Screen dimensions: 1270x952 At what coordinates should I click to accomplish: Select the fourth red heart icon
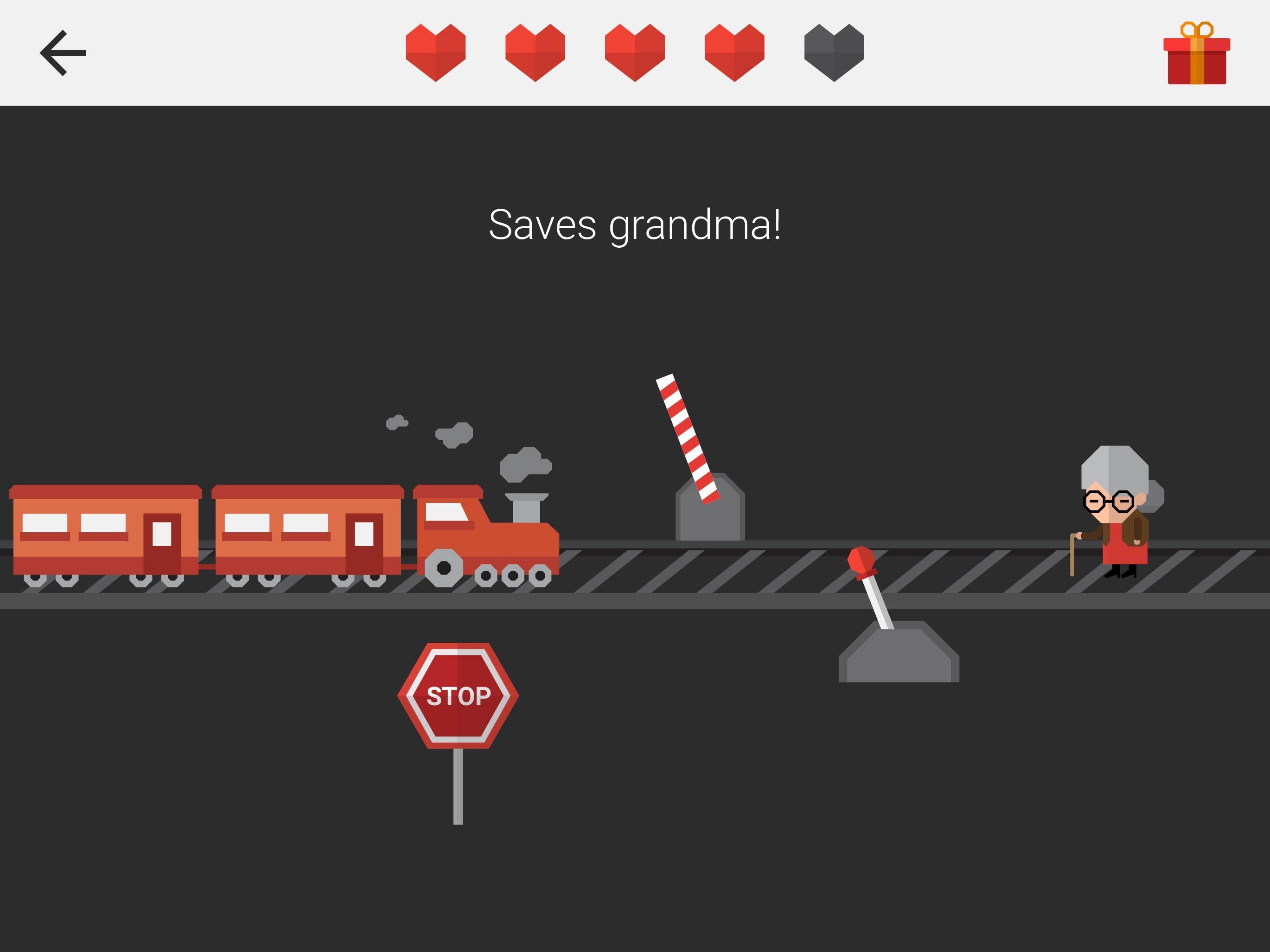click(734, 53)
